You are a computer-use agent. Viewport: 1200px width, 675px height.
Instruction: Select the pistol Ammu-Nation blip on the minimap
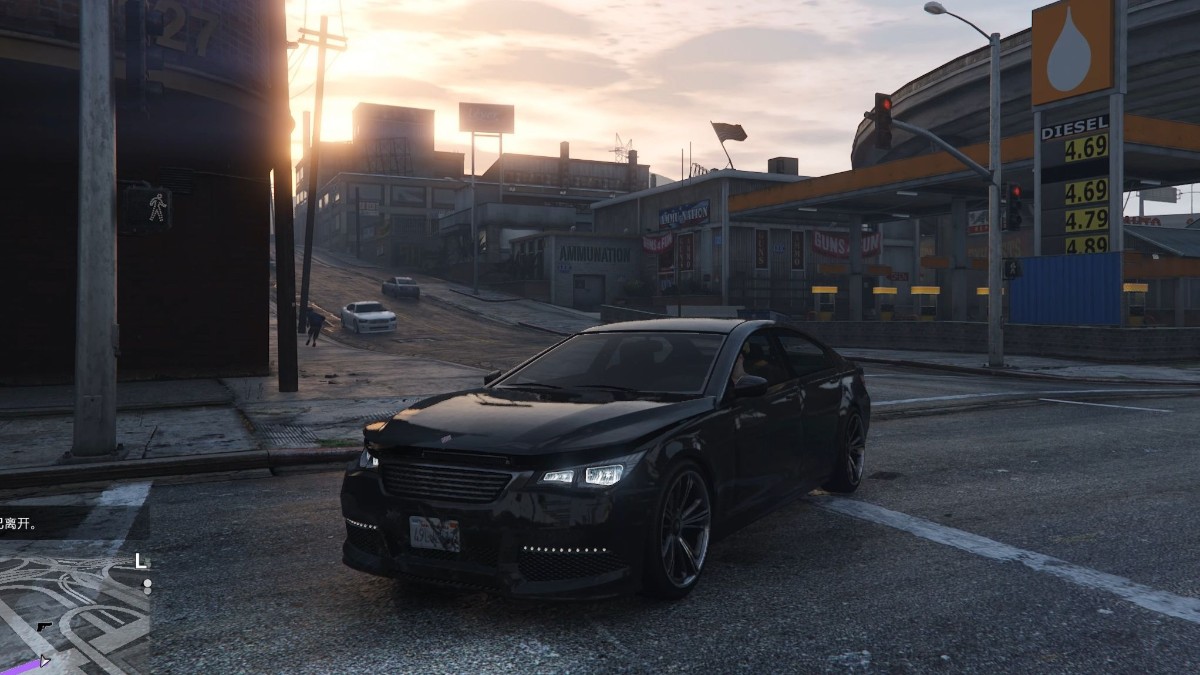[x=44, y=628]
